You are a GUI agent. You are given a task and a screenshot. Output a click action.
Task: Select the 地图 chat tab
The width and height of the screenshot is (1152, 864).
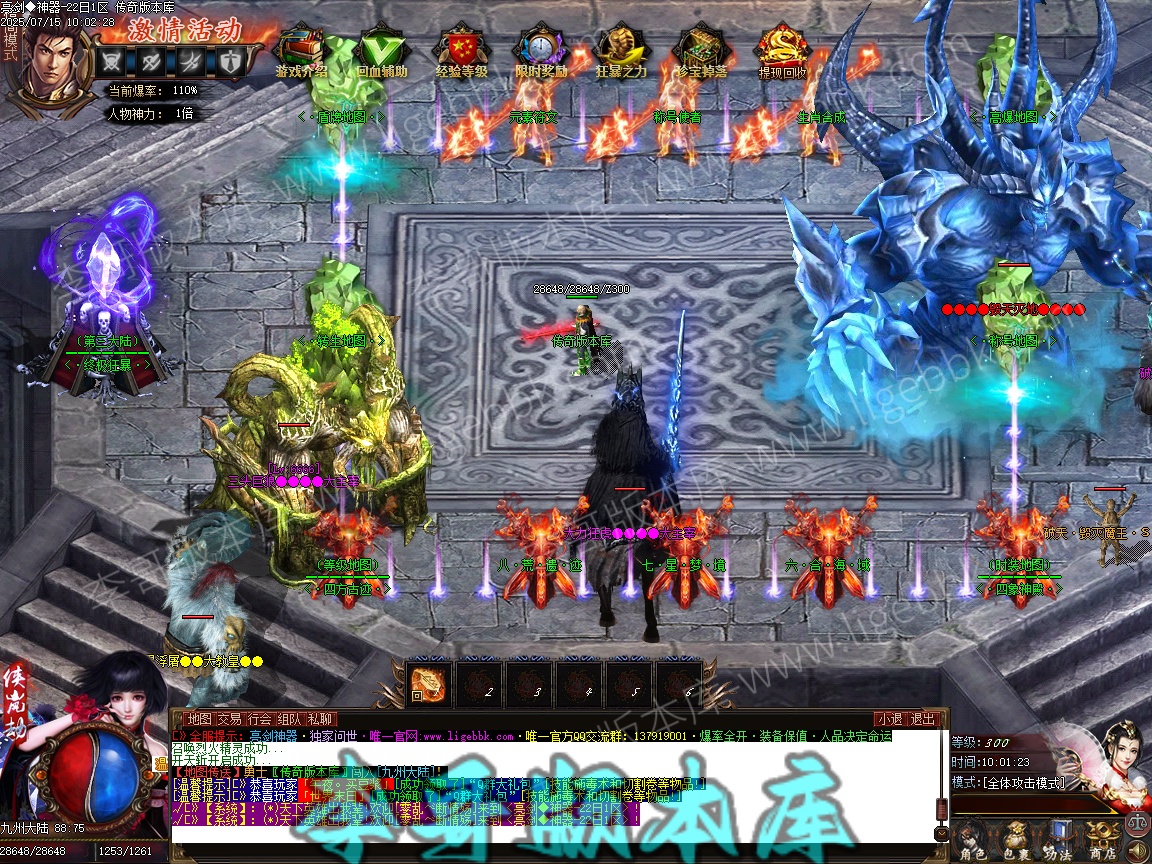200,719
